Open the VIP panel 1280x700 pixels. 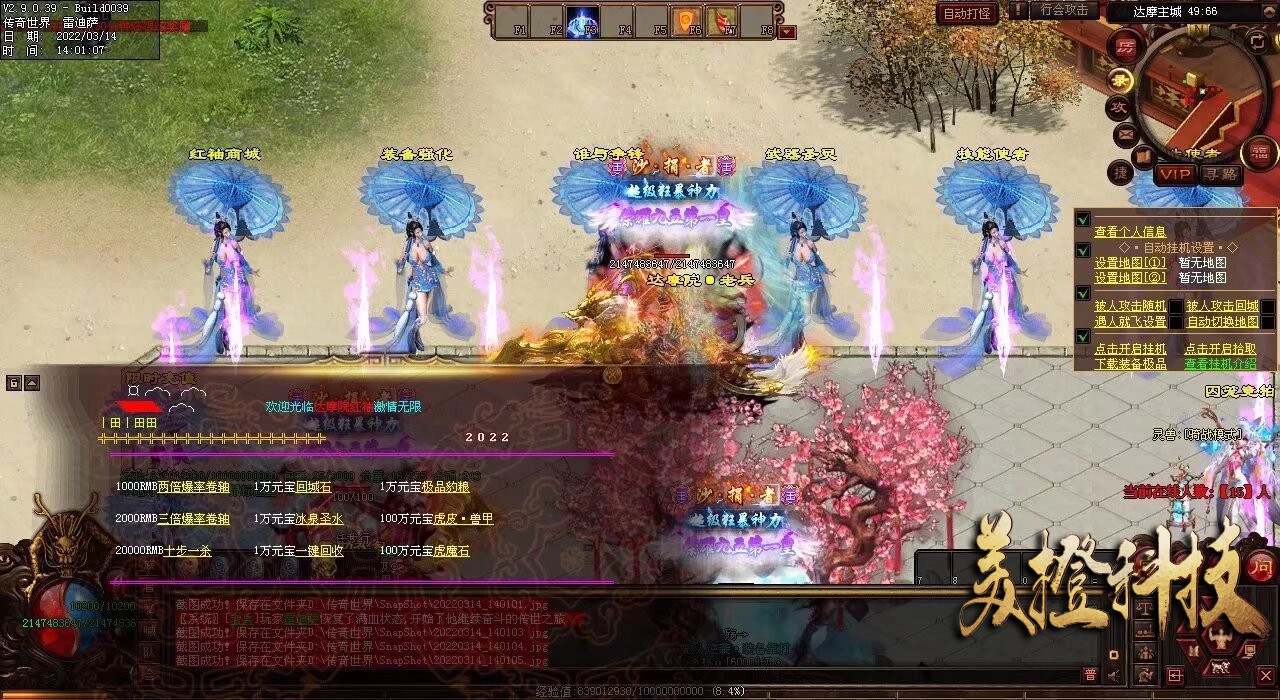click(x=1175, y=174)
